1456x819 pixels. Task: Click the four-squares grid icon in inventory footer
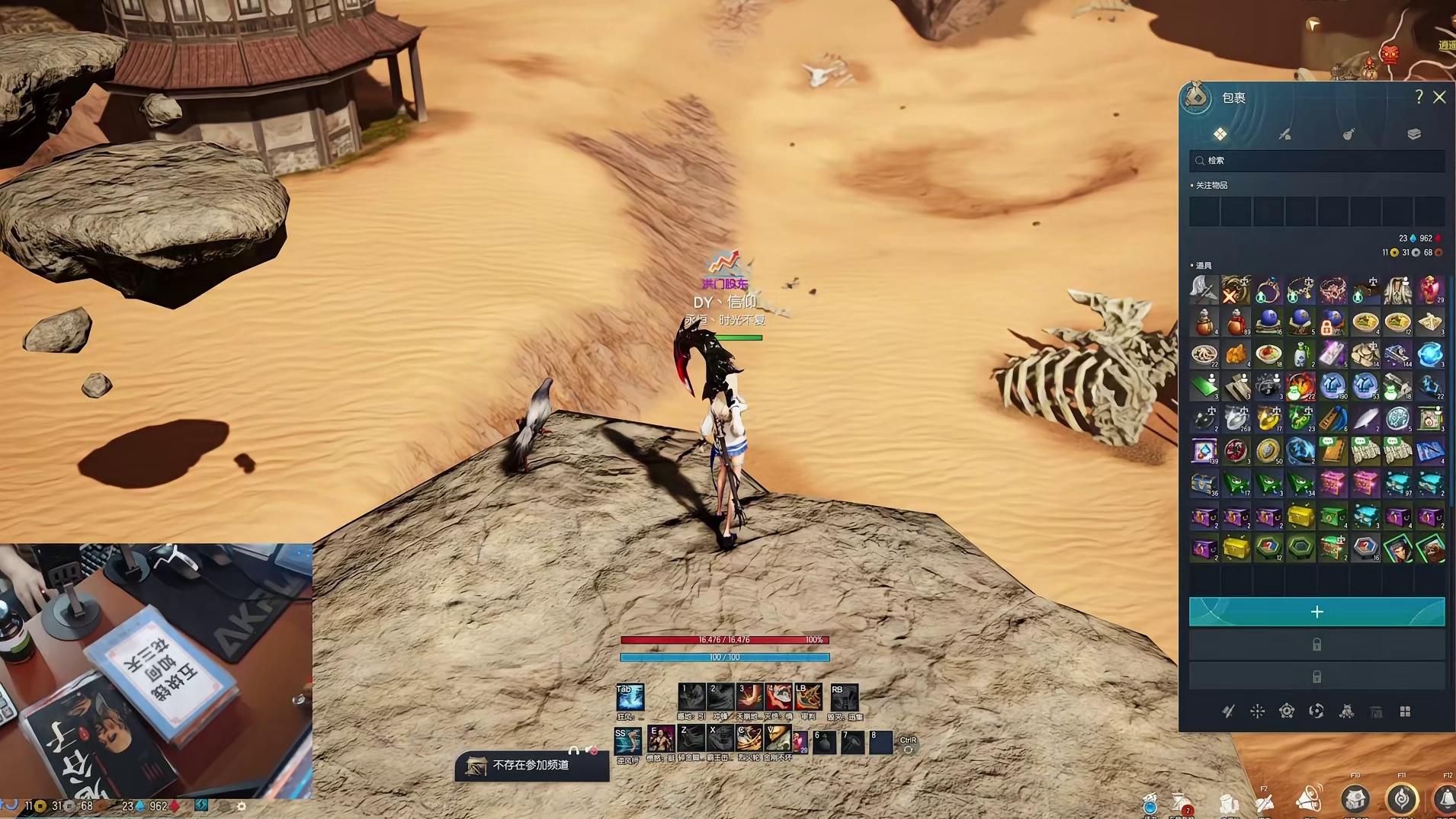pyautogui.click(x=1405, y=712)
